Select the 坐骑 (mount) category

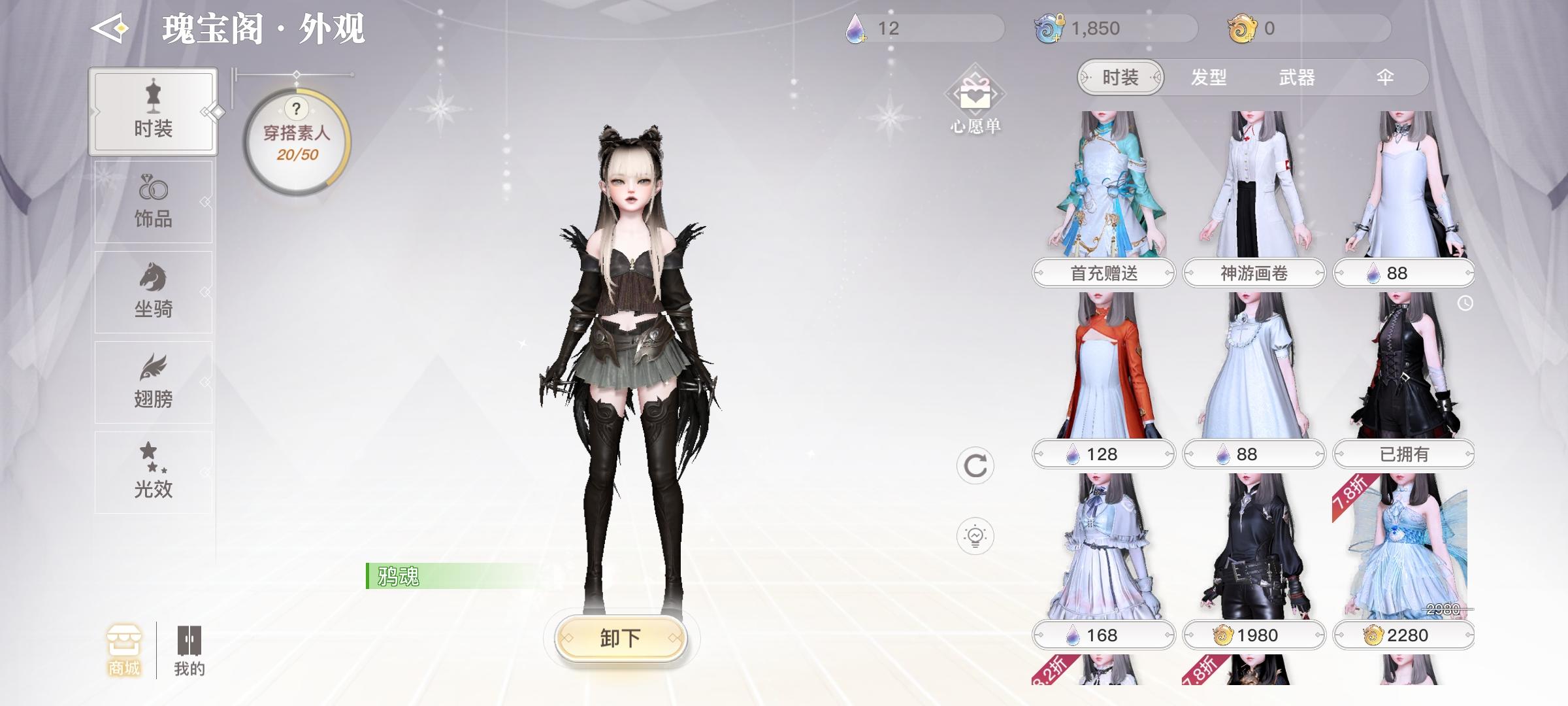pos(152,291)
